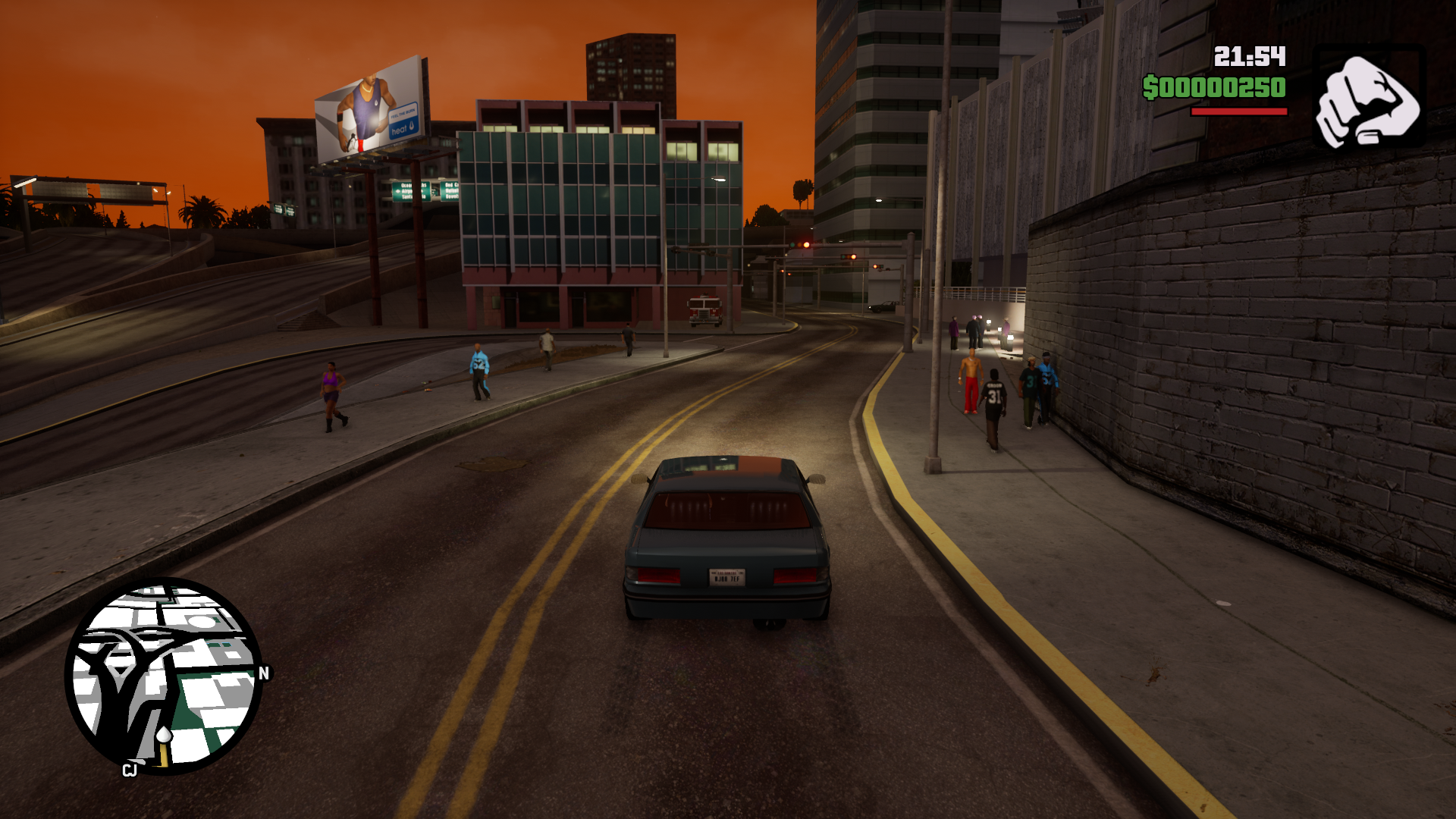Viewport: 1456px width, 819px height.
Task: Click the fist weapon icon
Action: (x=1368, y=99)
